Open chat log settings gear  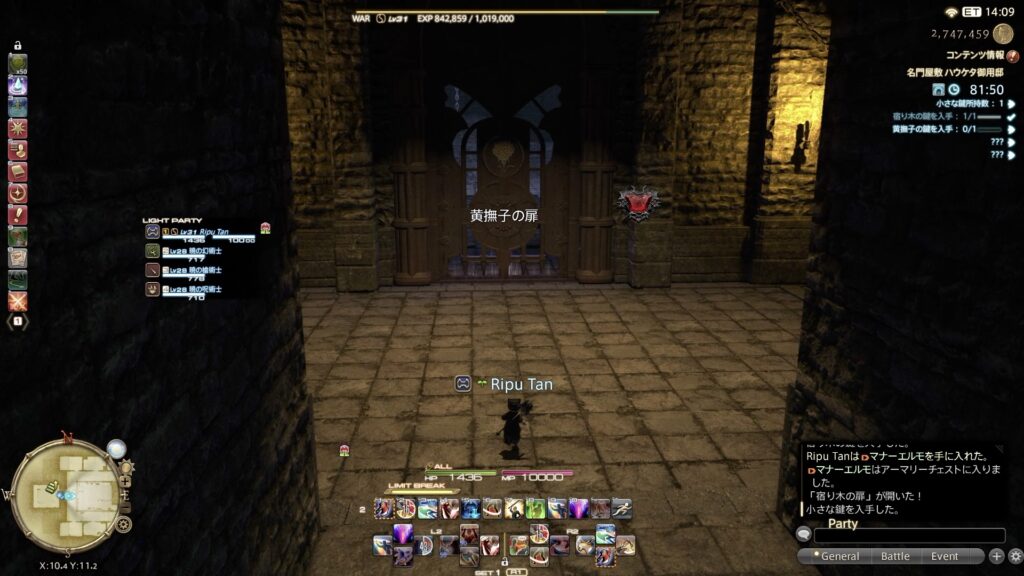click(1015, 556)
